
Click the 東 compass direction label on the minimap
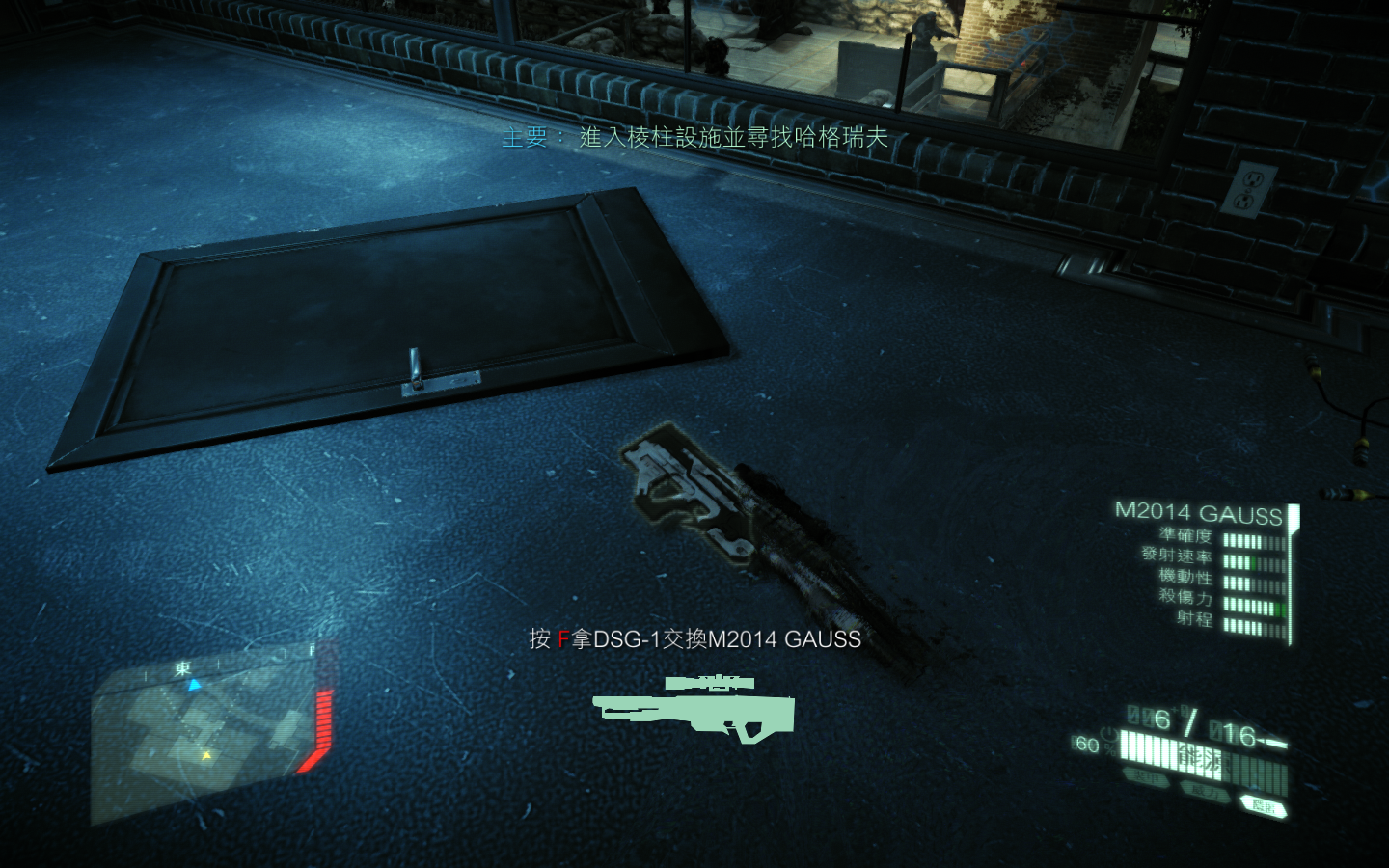pos(182,666)
